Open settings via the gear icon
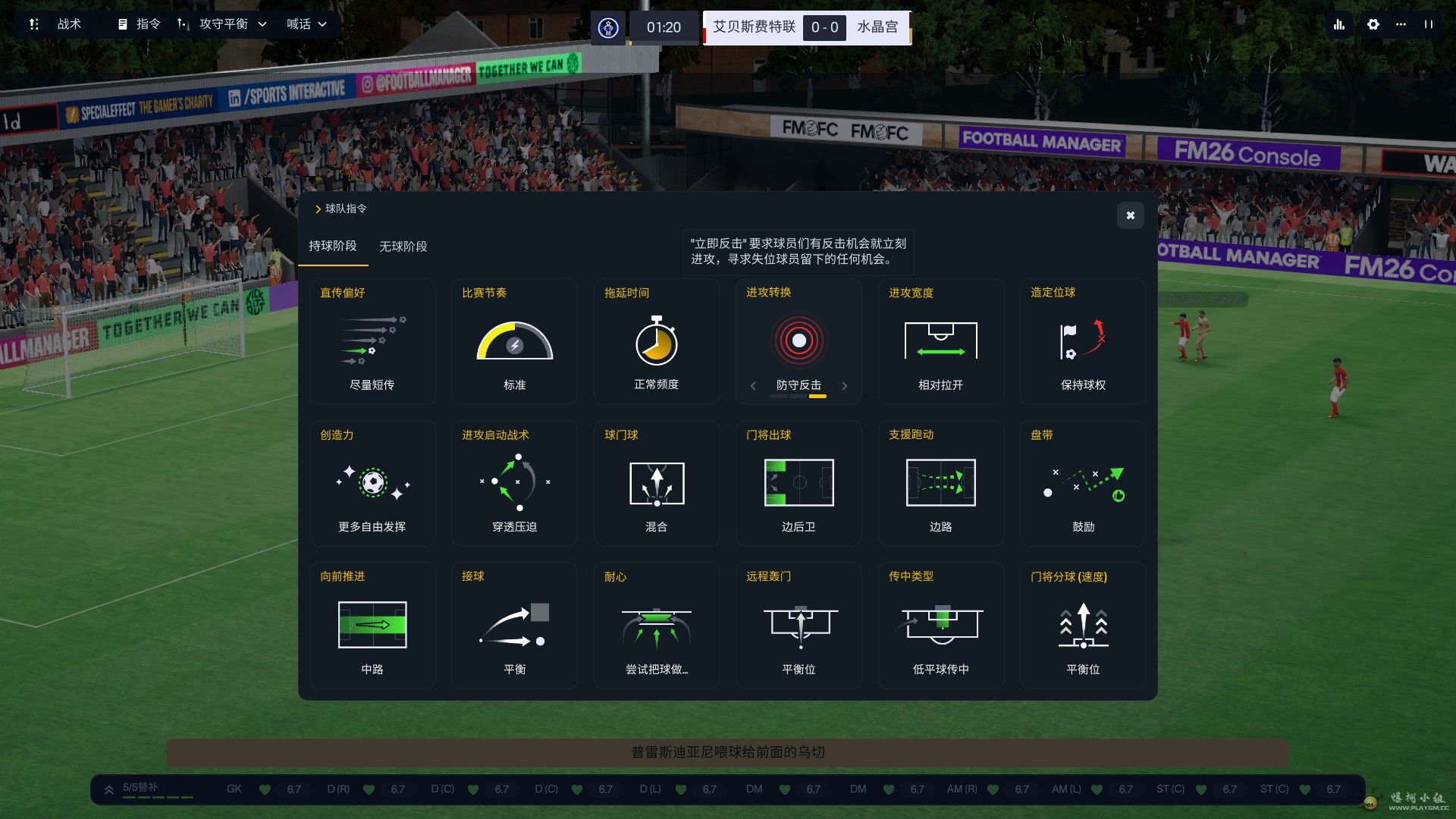 click(1373, 24)
